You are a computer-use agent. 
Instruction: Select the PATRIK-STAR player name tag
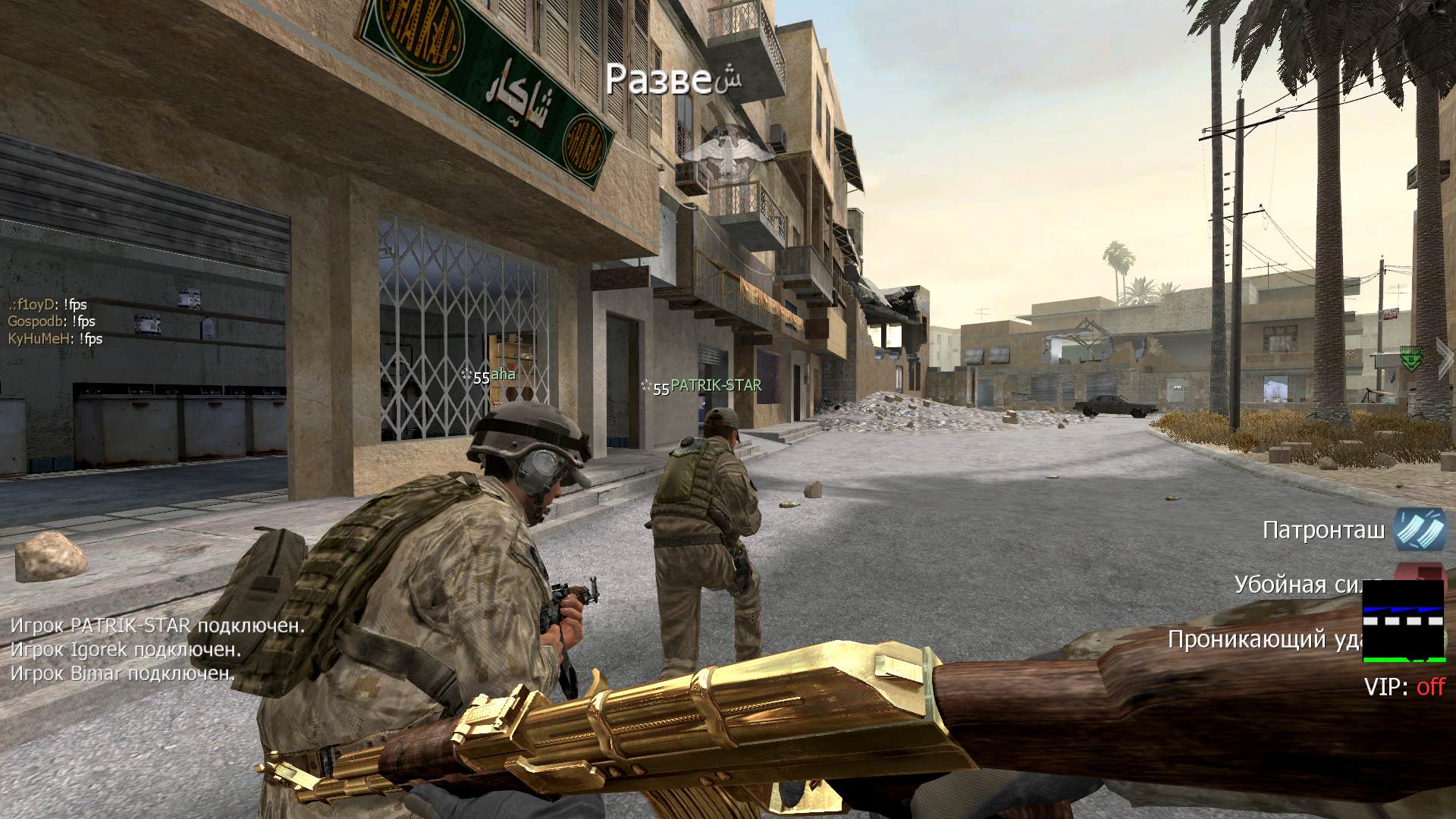715,385
